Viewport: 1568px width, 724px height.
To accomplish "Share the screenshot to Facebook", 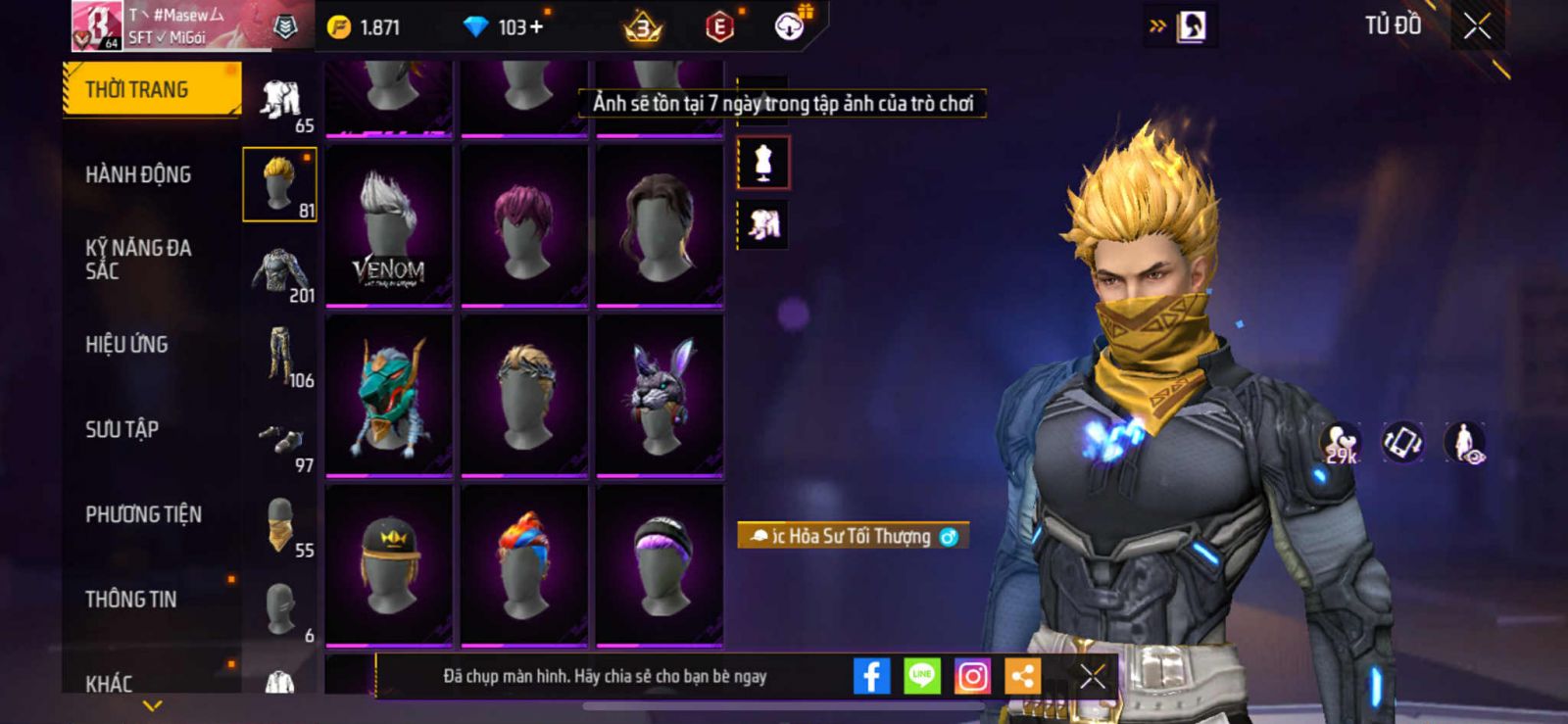I will (871, 676).
